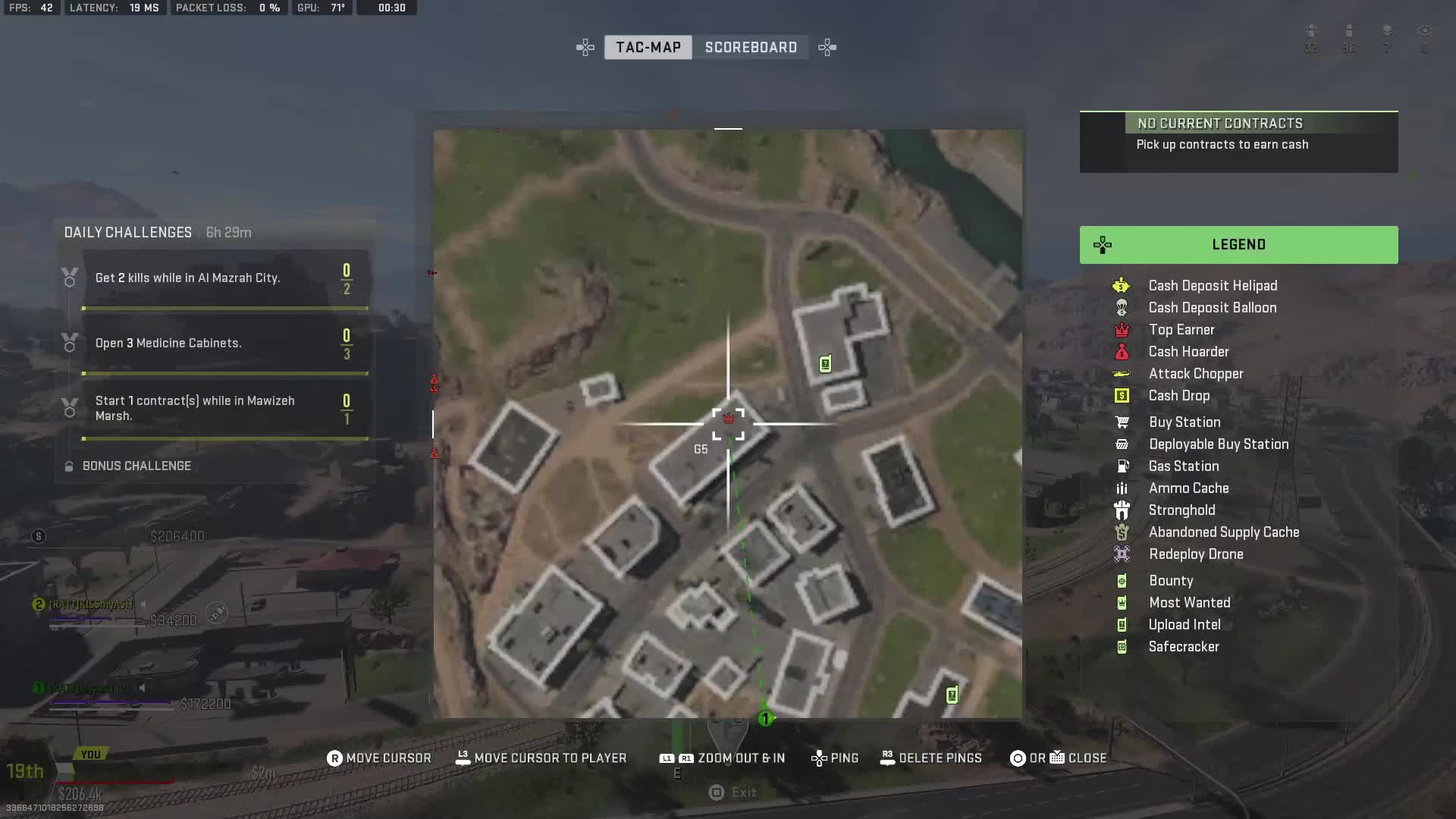Screen dimensions: 1456x819
Task: Click the Bounty legend entry
Action: pos(1170,581)
